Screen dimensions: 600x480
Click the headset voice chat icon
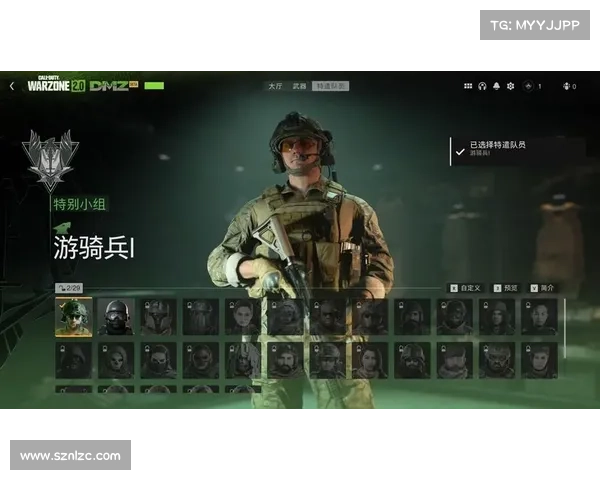pos(482,86)
